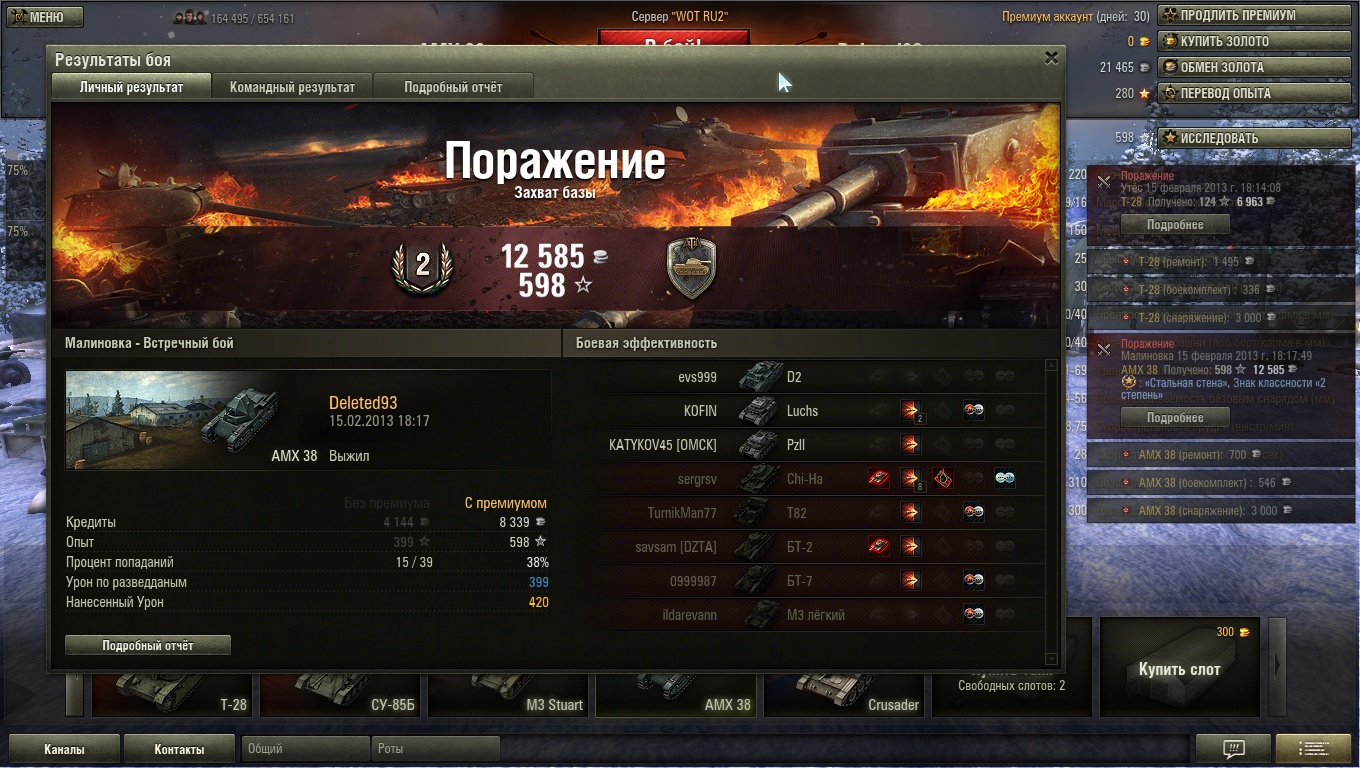Select the Crusader tank in the carousel
The image size is (1360, 768).
tap(843, 692)
